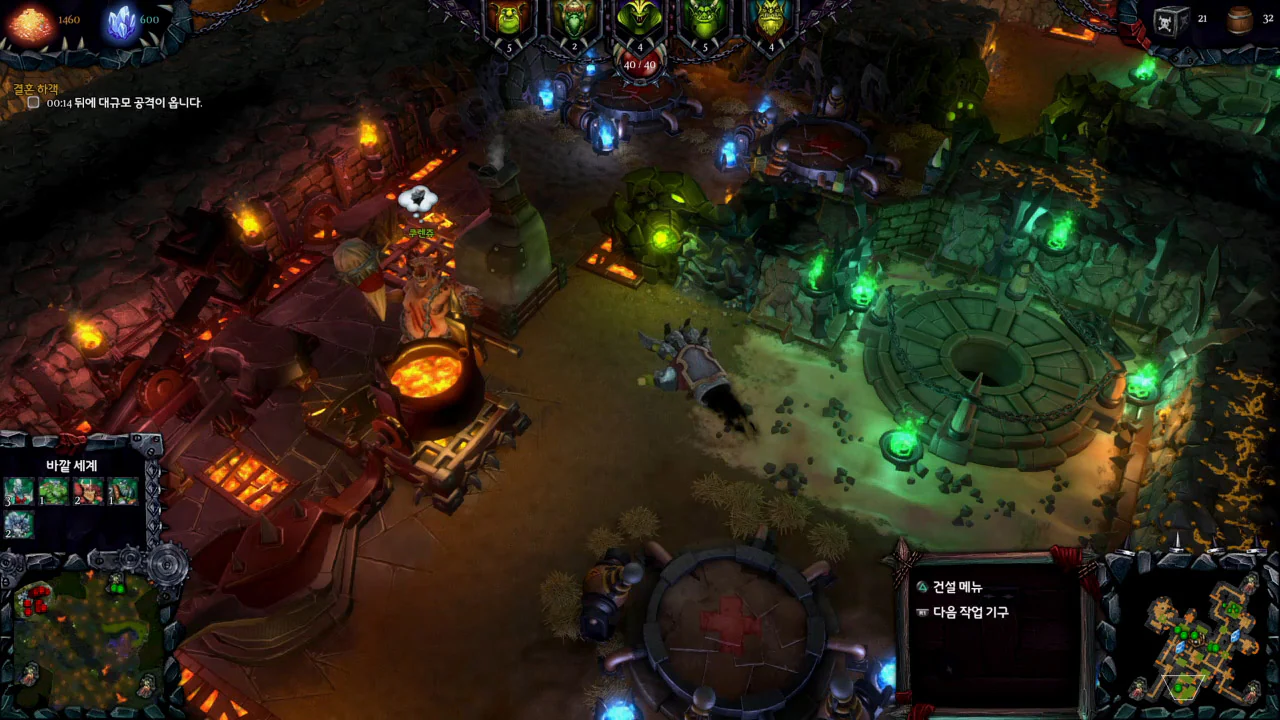Viewport: 1280px width, 720px height.
Task: Click the gold resource icon in the top-left
Action: 27,20
